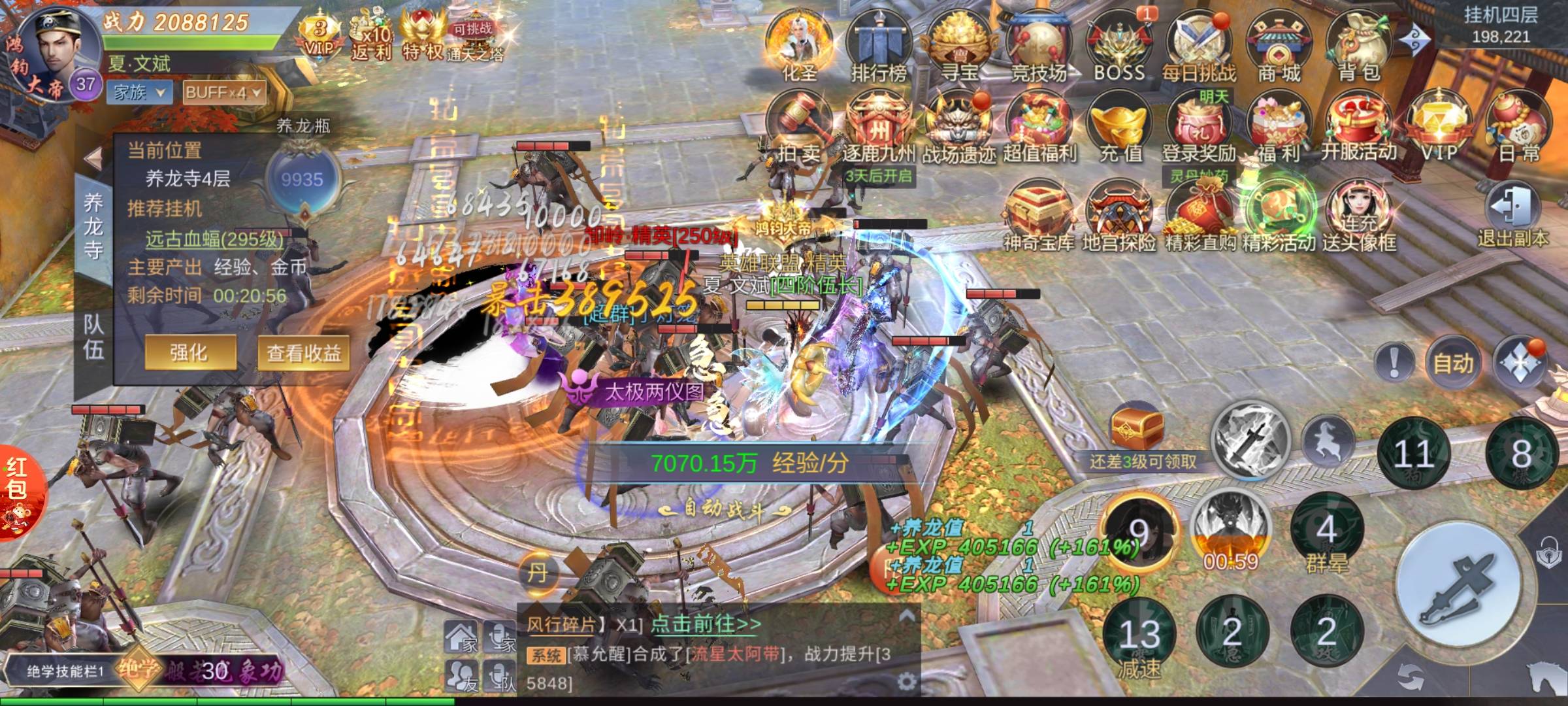Click the 退出副本 exit dungeon button
The height and width of the screenshot is (706, 1568).
(x=1513, y=216)
